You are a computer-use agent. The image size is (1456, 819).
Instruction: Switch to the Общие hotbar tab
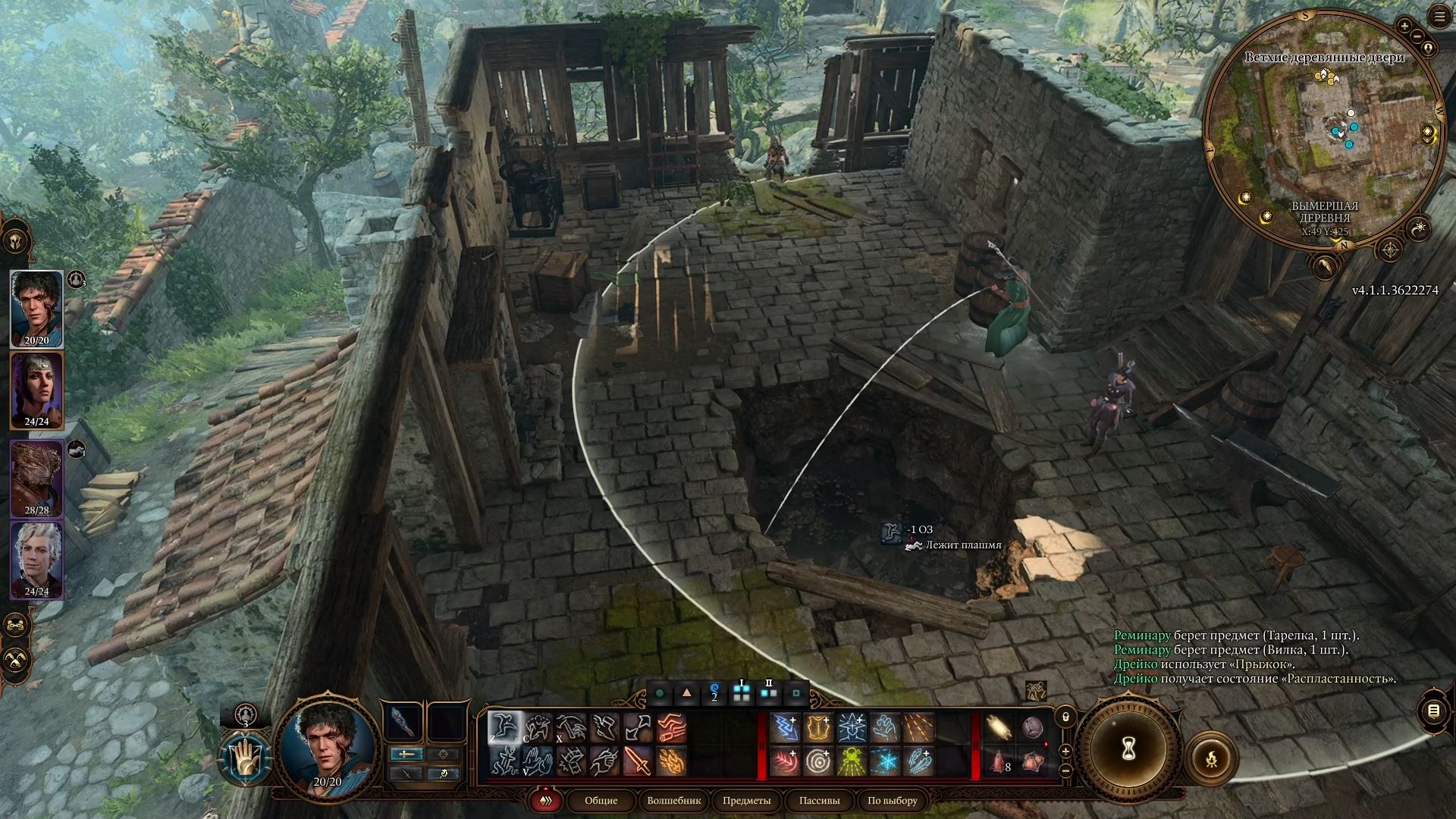[601, 800]
